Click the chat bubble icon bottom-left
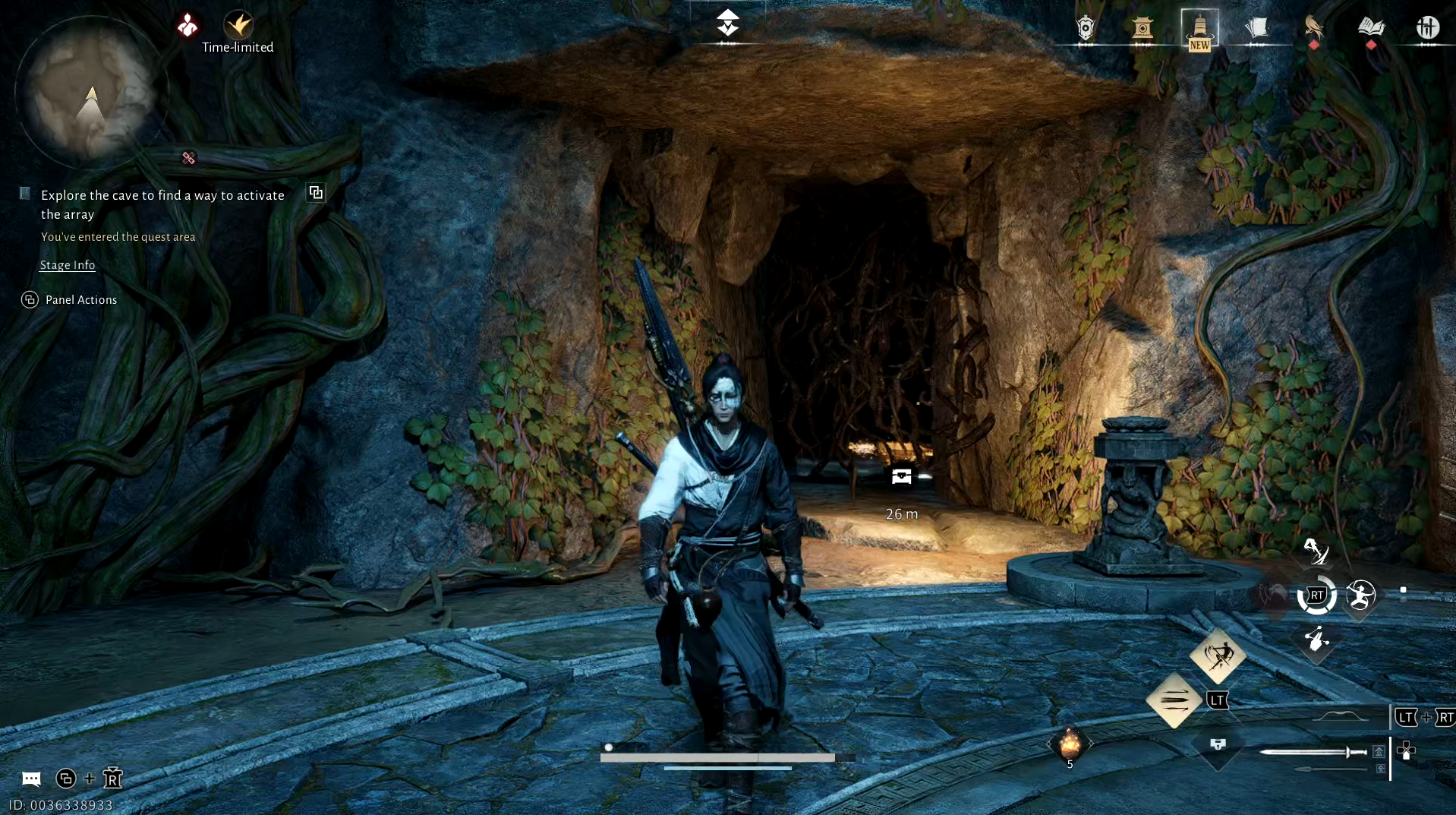Screen dimensions: 1456x815 point(30,779)
